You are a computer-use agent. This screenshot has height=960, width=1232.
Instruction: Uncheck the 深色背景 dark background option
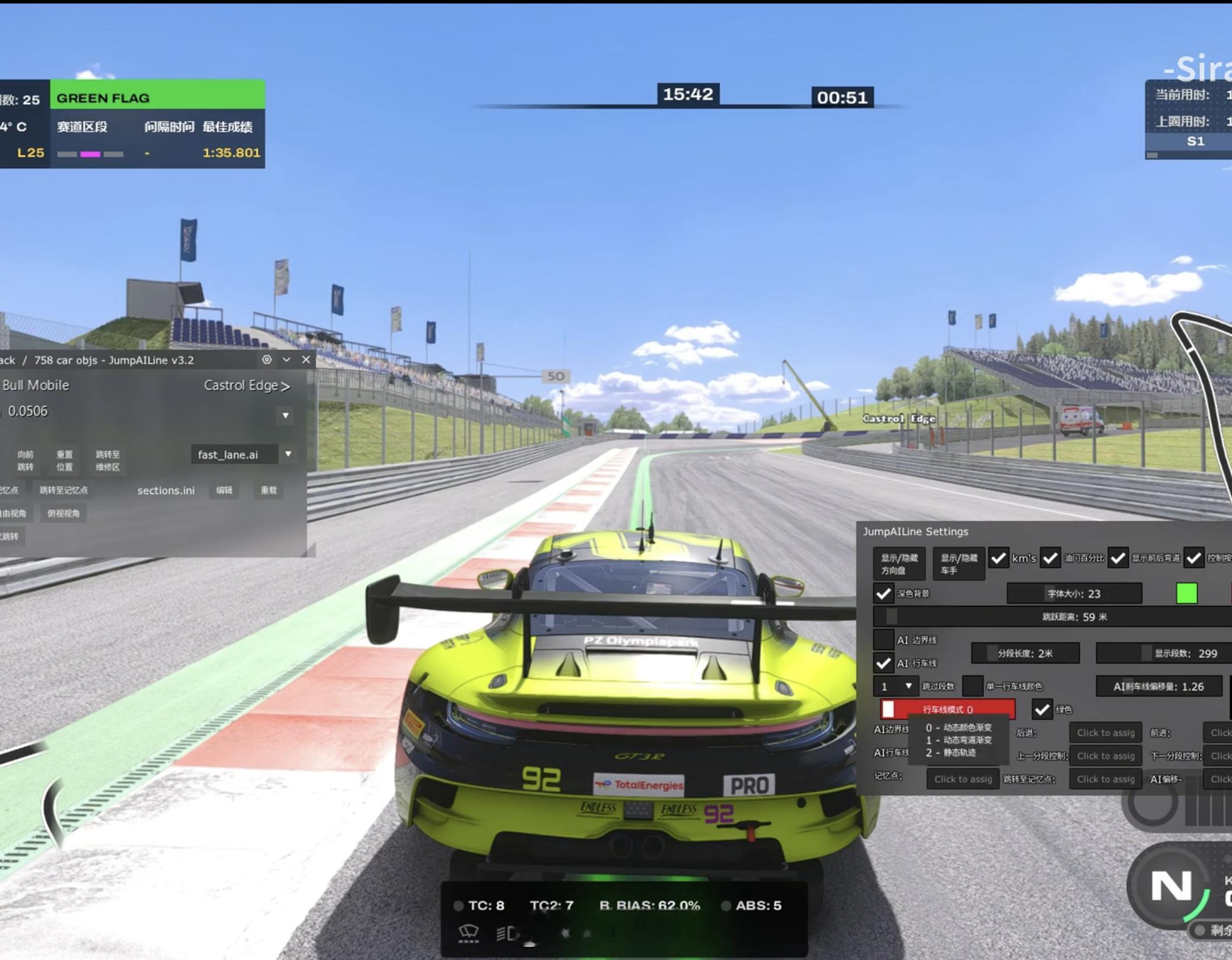[x=883, y=594]
